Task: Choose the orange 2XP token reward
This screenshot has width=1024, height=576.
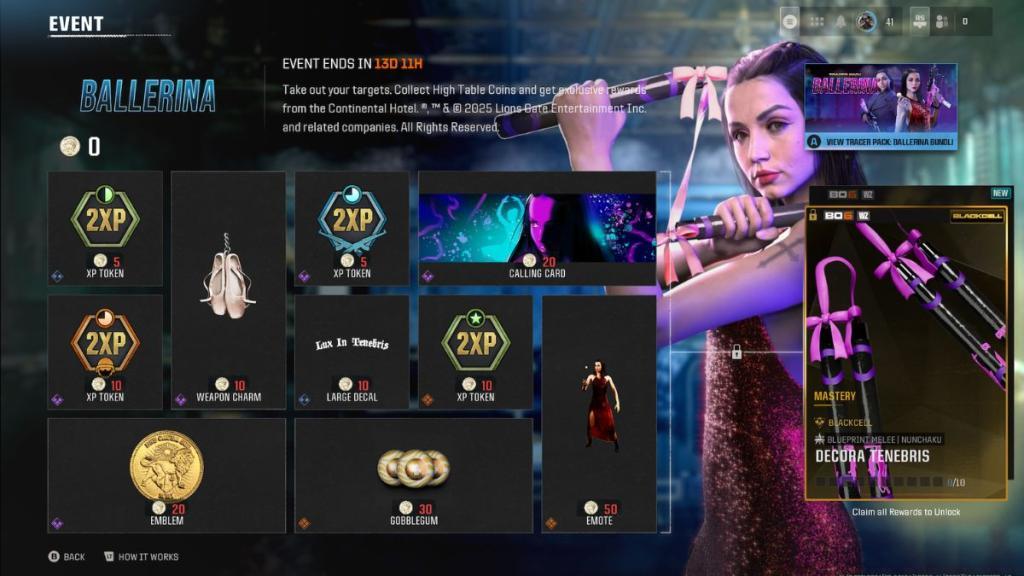Action: 105,351
